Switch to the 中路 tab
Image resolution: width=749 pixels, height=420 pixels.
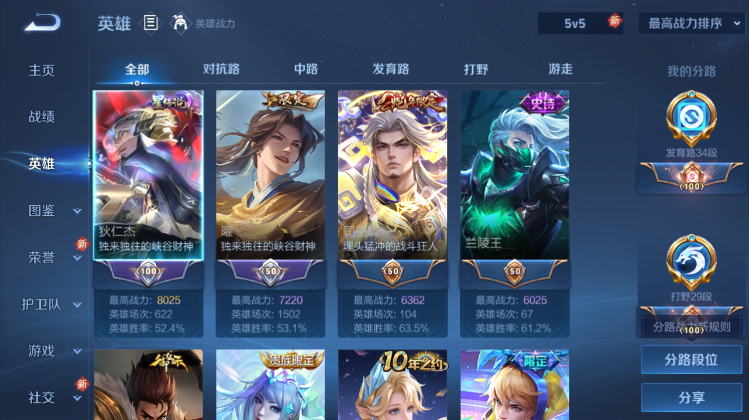tap(306, 69)
